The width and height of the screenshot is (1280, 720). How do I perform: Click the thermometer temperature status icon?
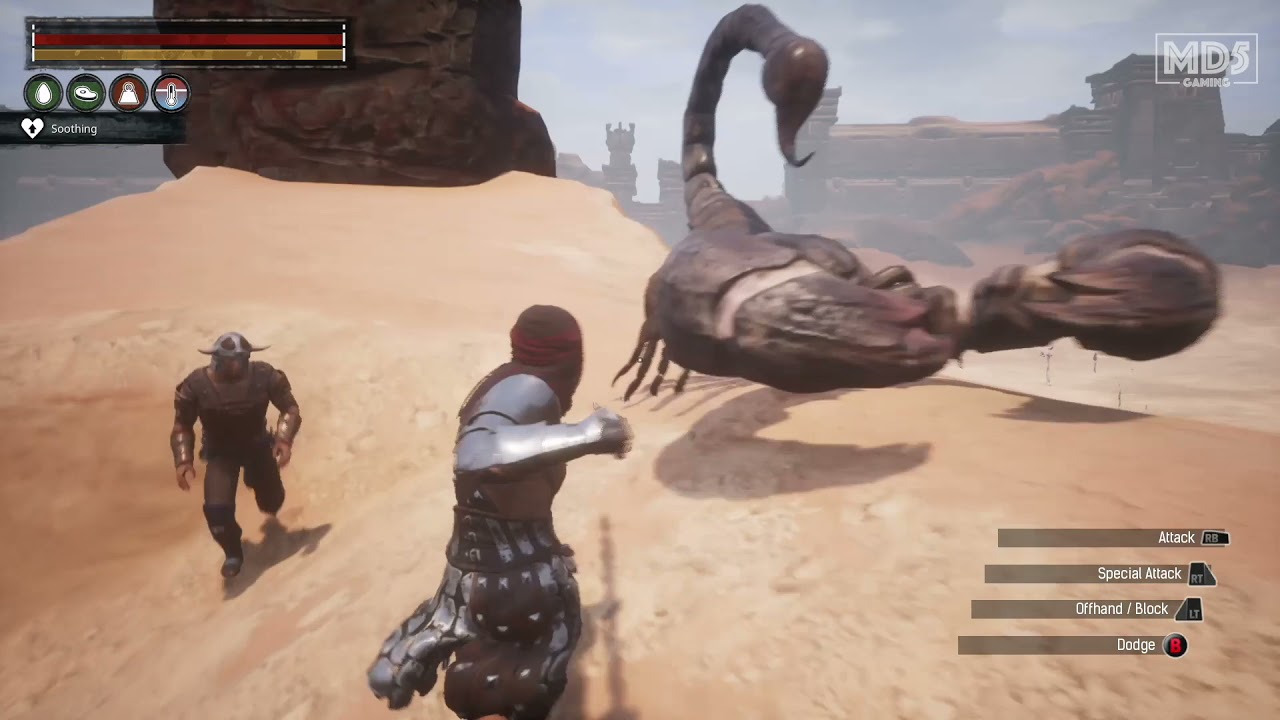tap(169, 91)
